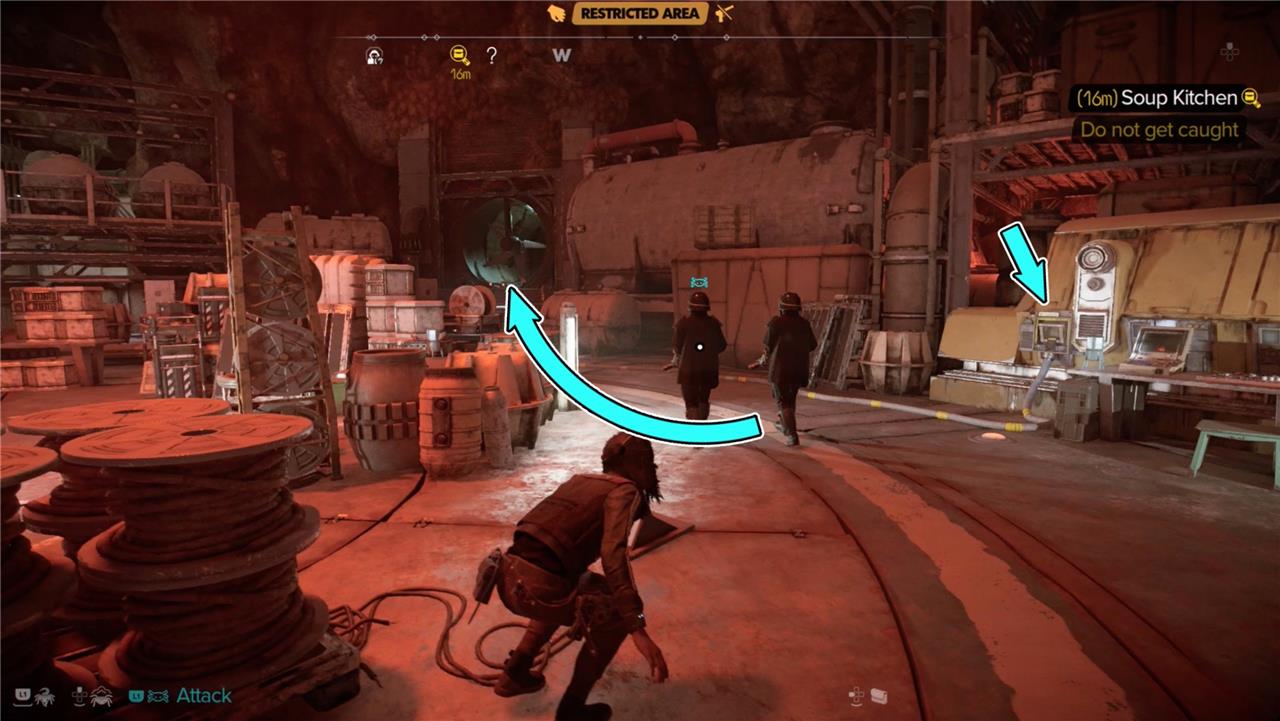Screen dimensions: 1280x721
Task: Click the crossed-out blaster icon beside the banner
Action: (x=725, y=13)
